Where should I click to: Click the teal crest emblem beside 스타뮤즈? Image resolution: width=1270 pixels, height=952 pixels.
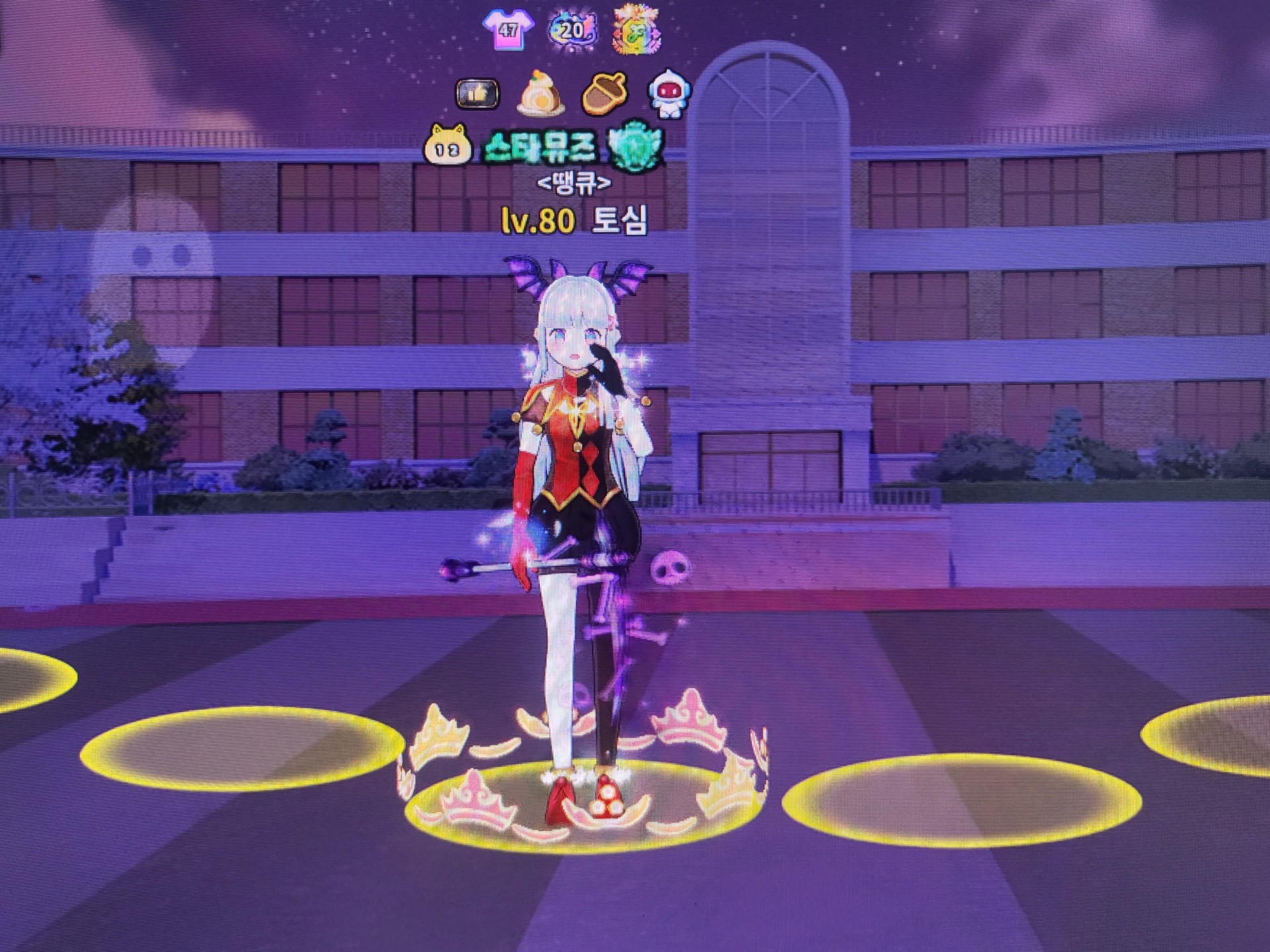636,145
